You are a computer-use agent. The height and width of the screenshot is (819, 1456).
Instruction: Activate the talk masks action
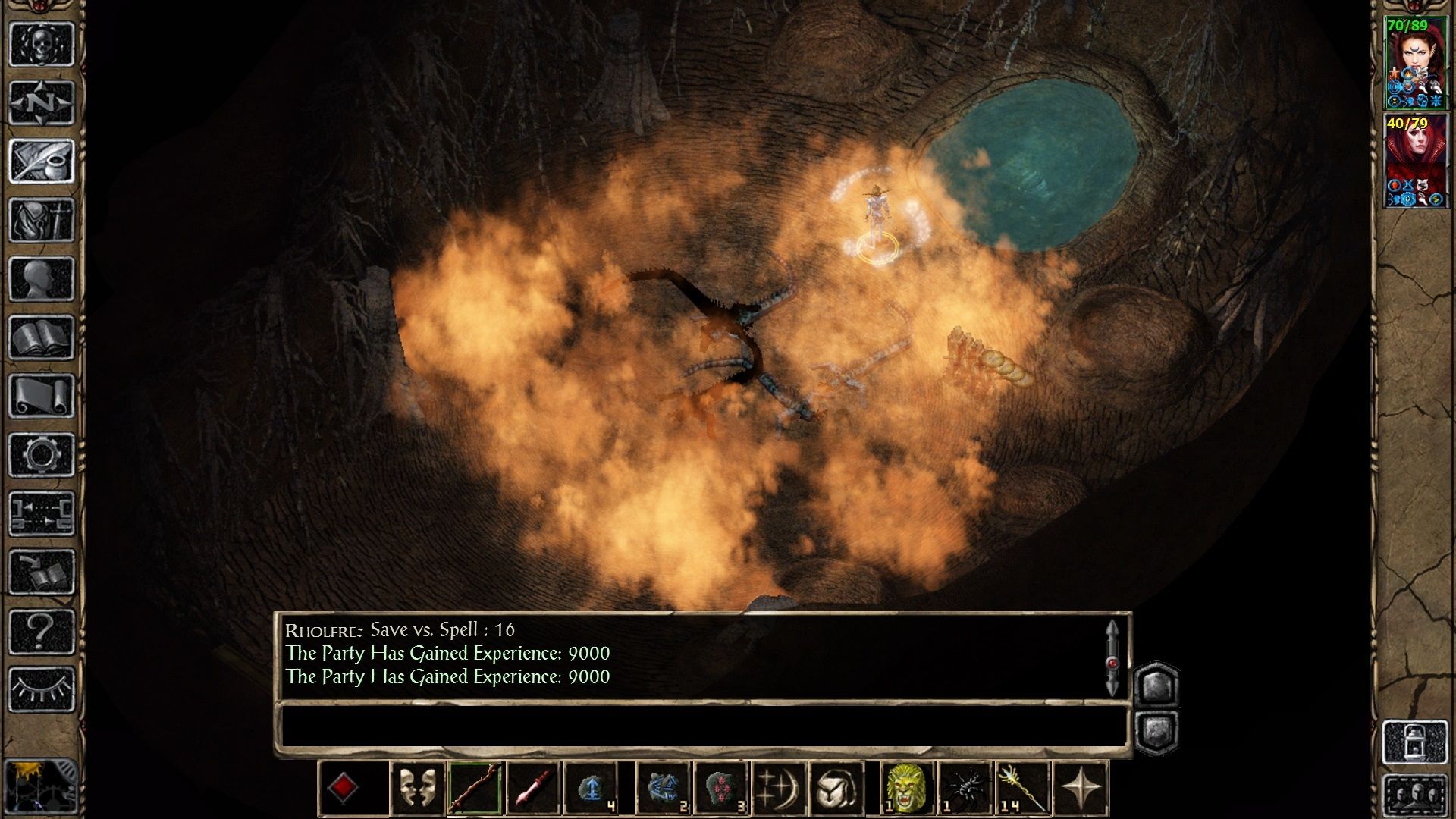[417, 789]
